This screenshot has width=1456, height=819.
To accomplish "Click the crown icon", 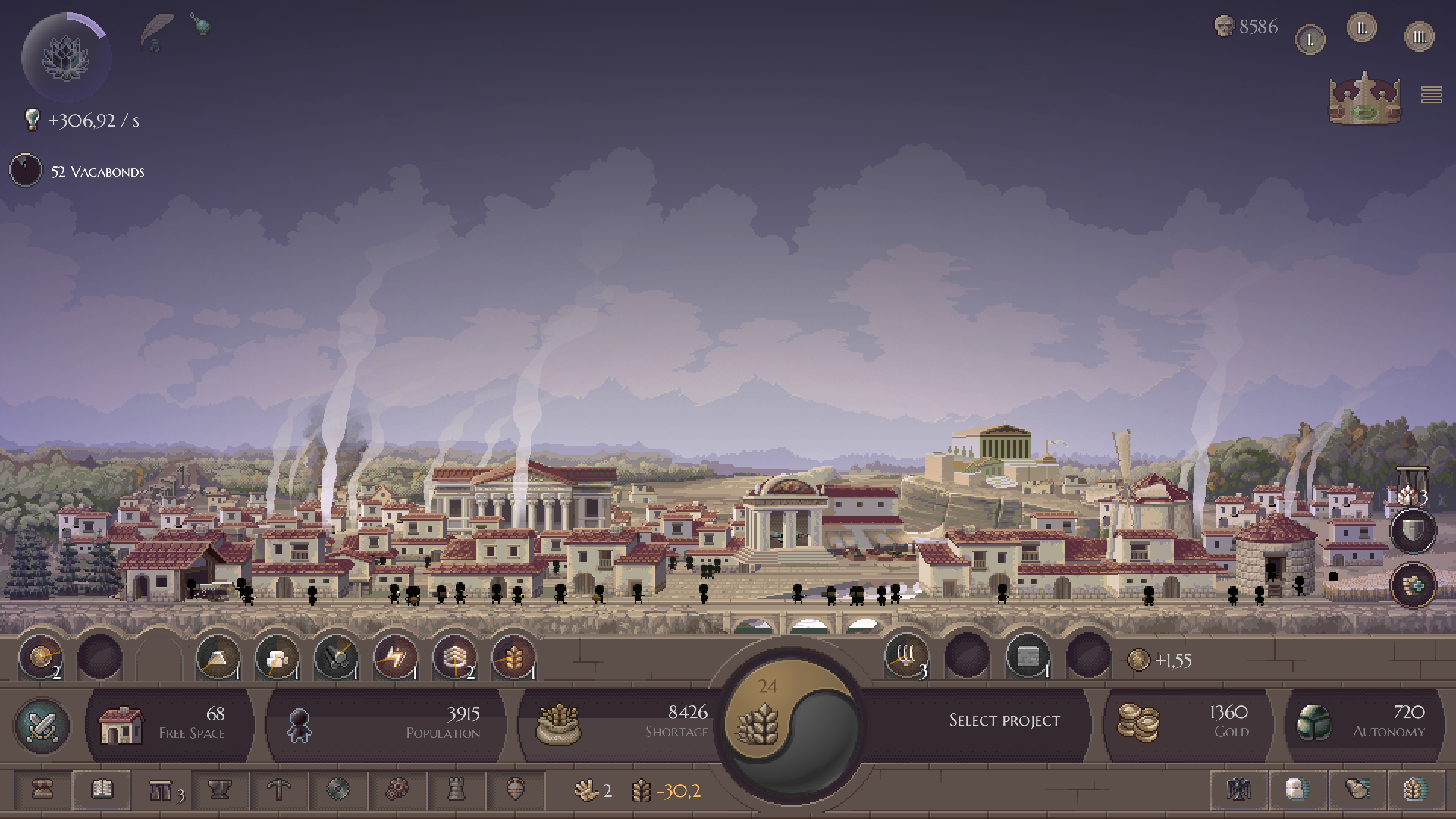I will 1364,99.
